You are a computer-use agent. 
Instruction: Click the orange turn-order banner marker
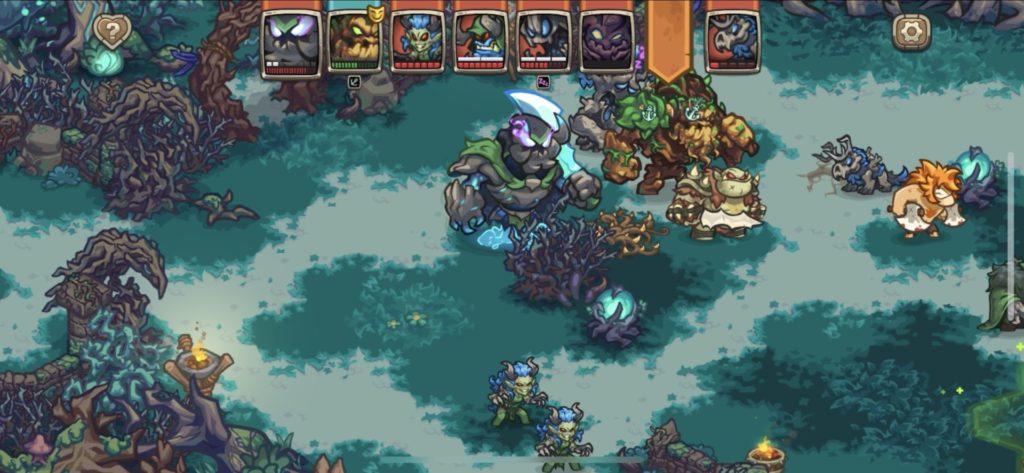(x=669, y=38)
